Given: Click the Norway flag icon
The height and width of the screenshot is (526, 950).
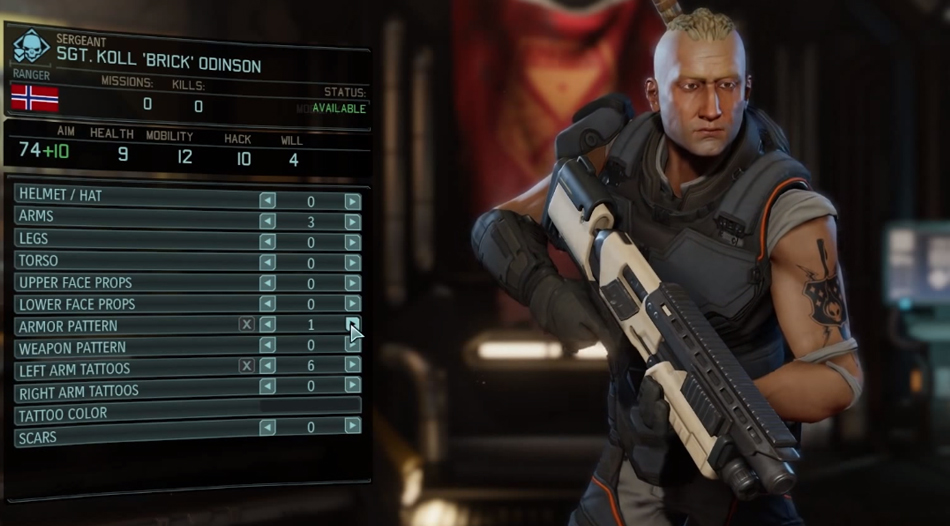Looking at the screenshot, I should pos(34,98).
